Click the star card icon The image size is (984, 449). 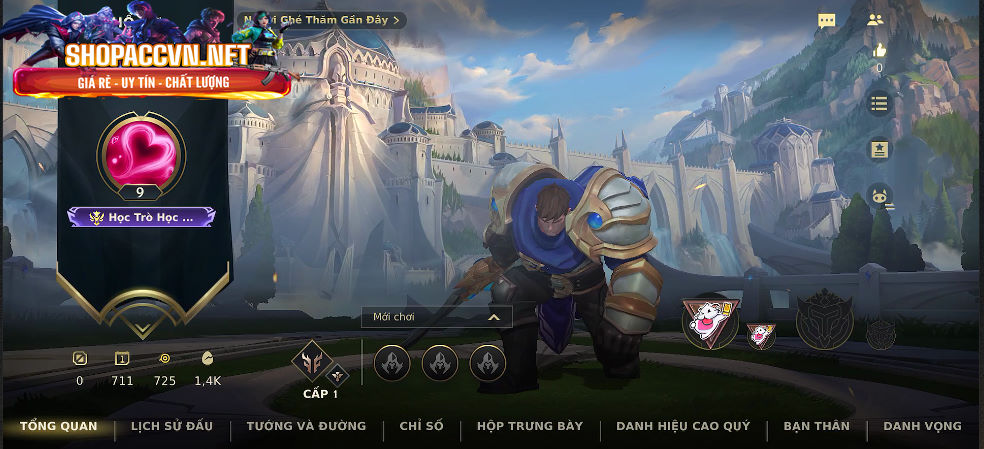pyautogui.click(x=879, y=149)
